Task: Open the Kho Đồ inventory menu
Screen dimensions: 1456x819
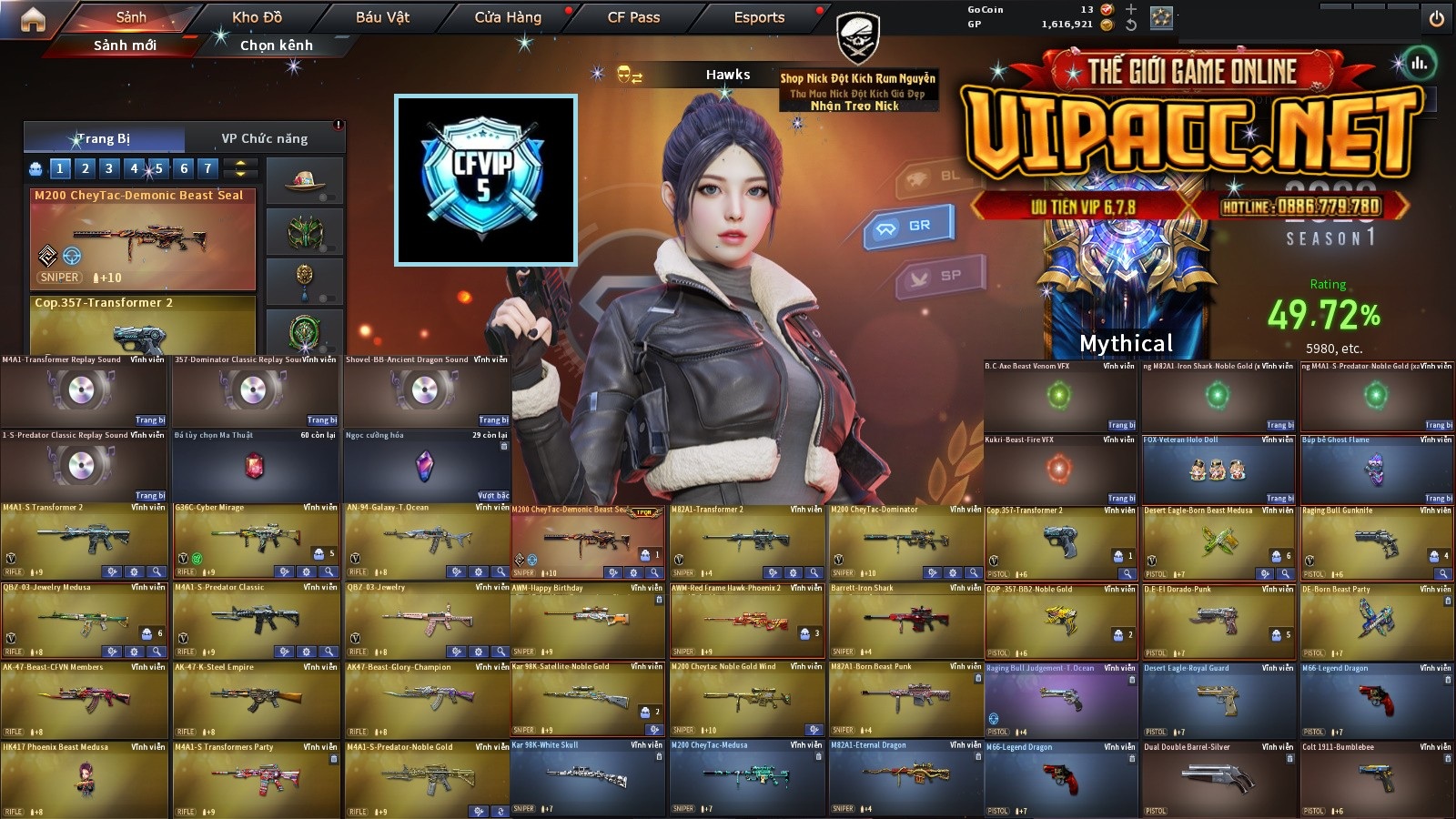Action: 257,17
